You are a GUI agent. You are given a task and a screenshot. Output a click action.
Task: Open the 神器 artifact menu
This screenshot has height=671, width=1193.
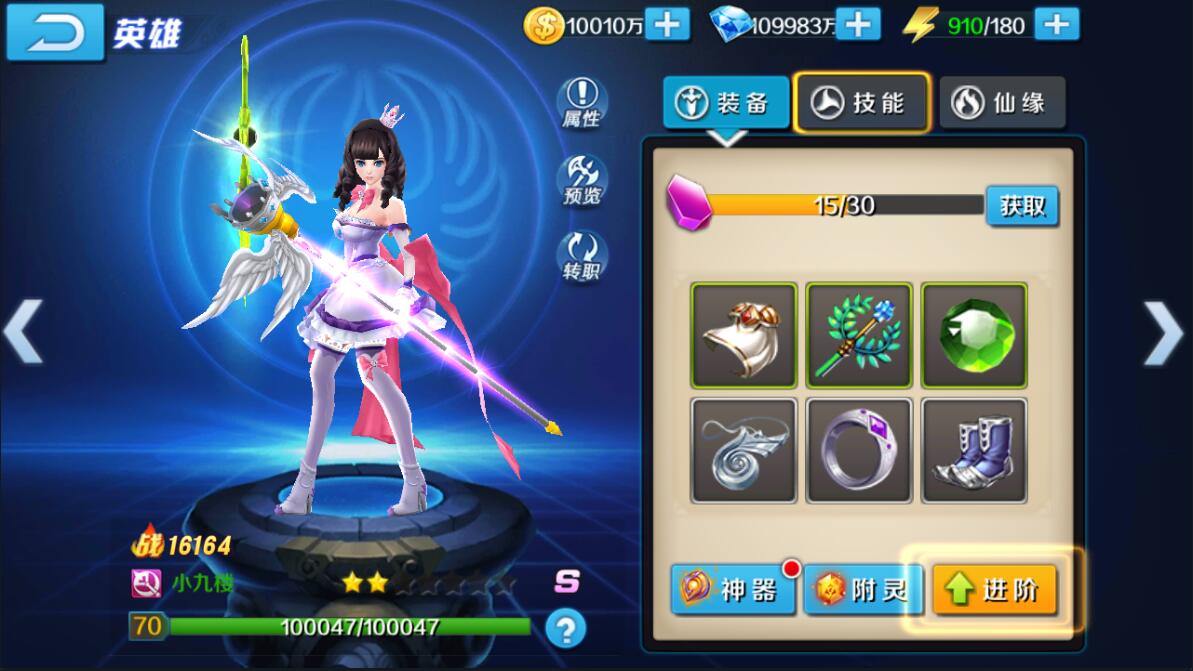coord(733,590)
